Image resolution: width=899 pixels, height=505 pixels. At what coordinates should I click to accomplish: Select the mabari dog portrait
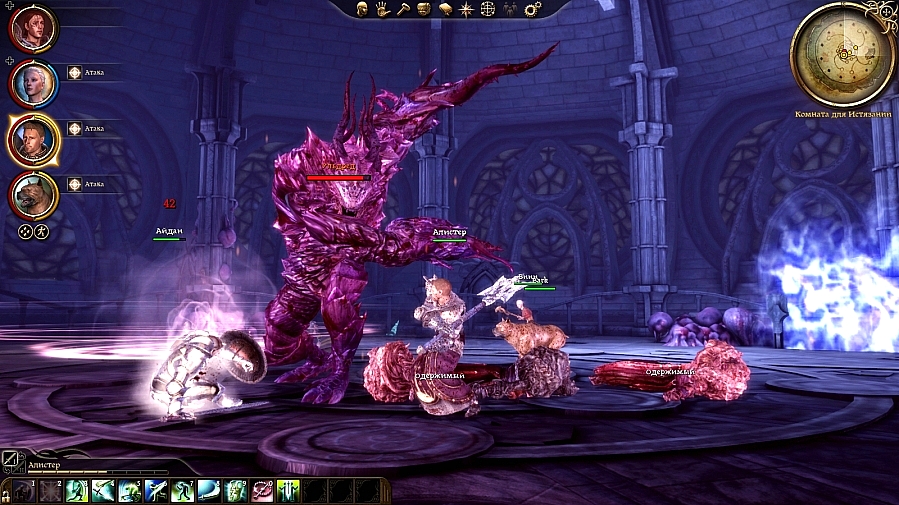(34, 194)
